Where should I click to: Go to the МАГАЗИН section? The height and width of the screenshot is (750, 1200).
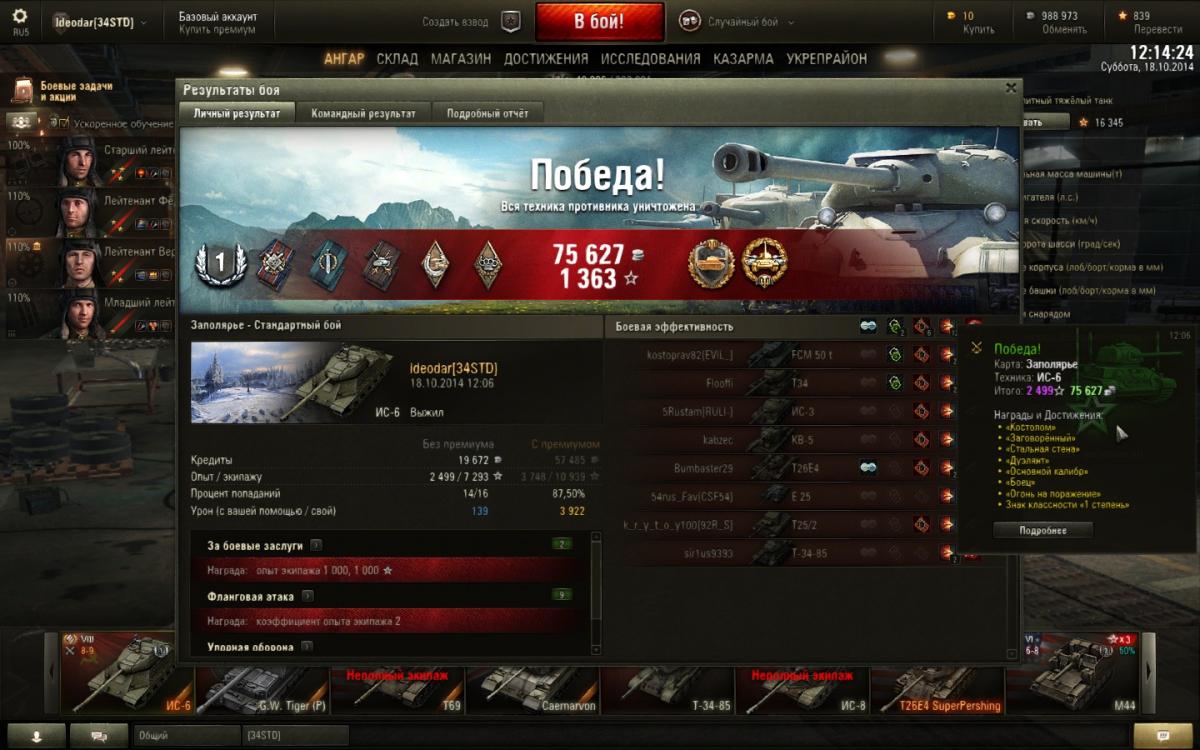click(x=460, y=59)
